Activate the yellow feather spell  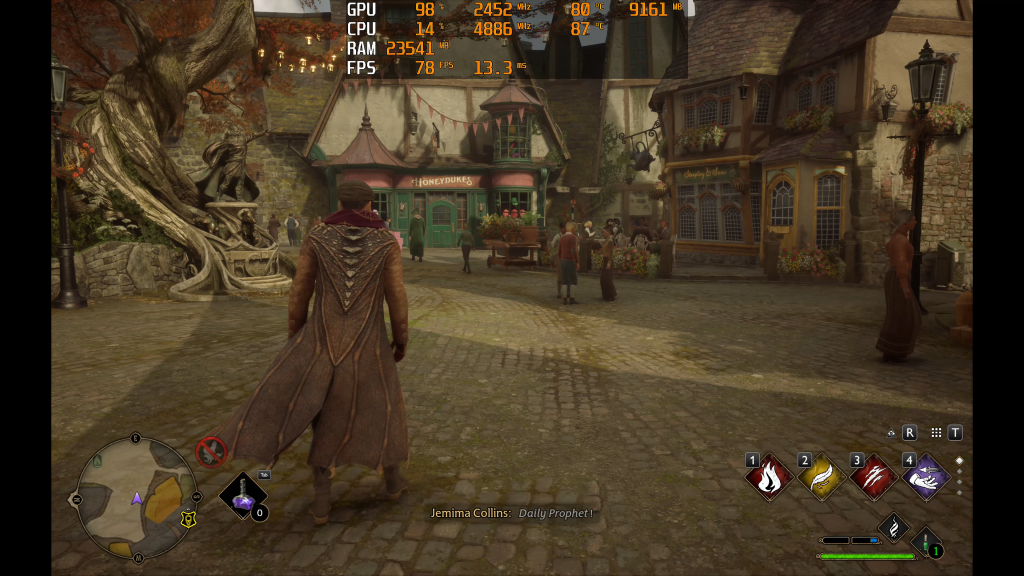[x=821, y=478]
